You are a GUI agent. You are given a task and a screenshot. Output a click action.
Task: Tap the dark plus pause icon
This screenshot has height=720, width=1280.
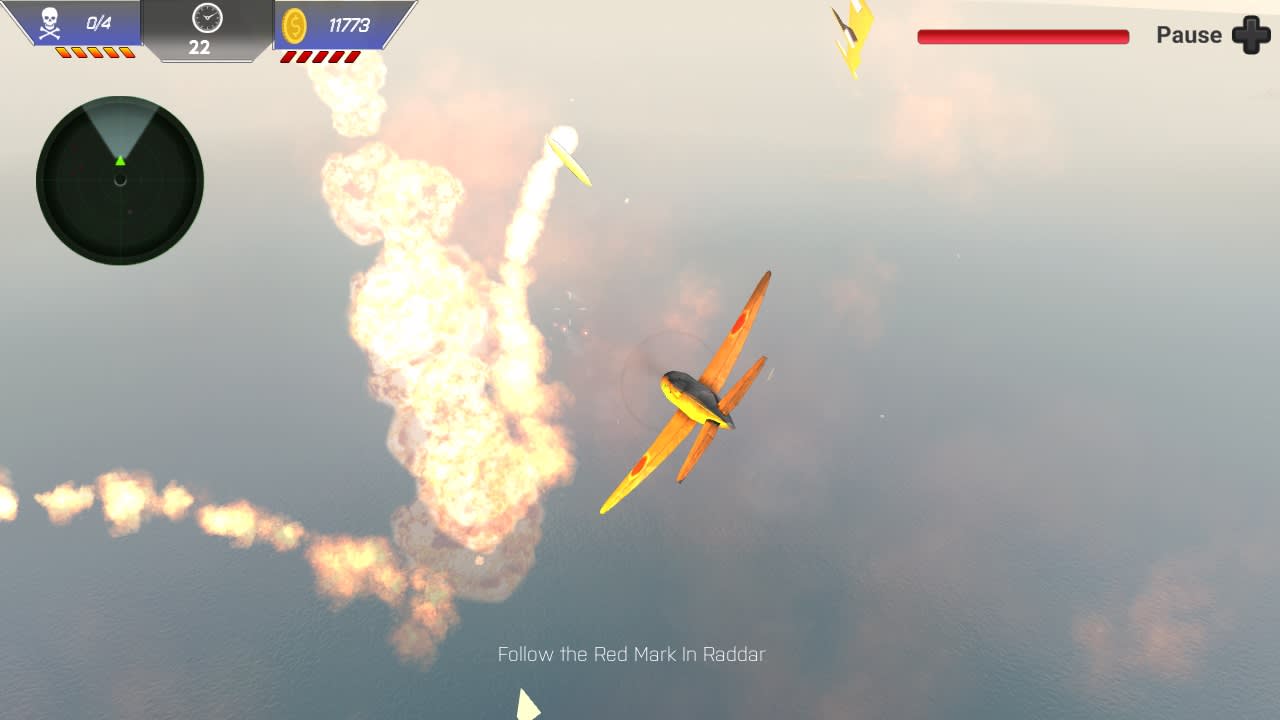1252,35
